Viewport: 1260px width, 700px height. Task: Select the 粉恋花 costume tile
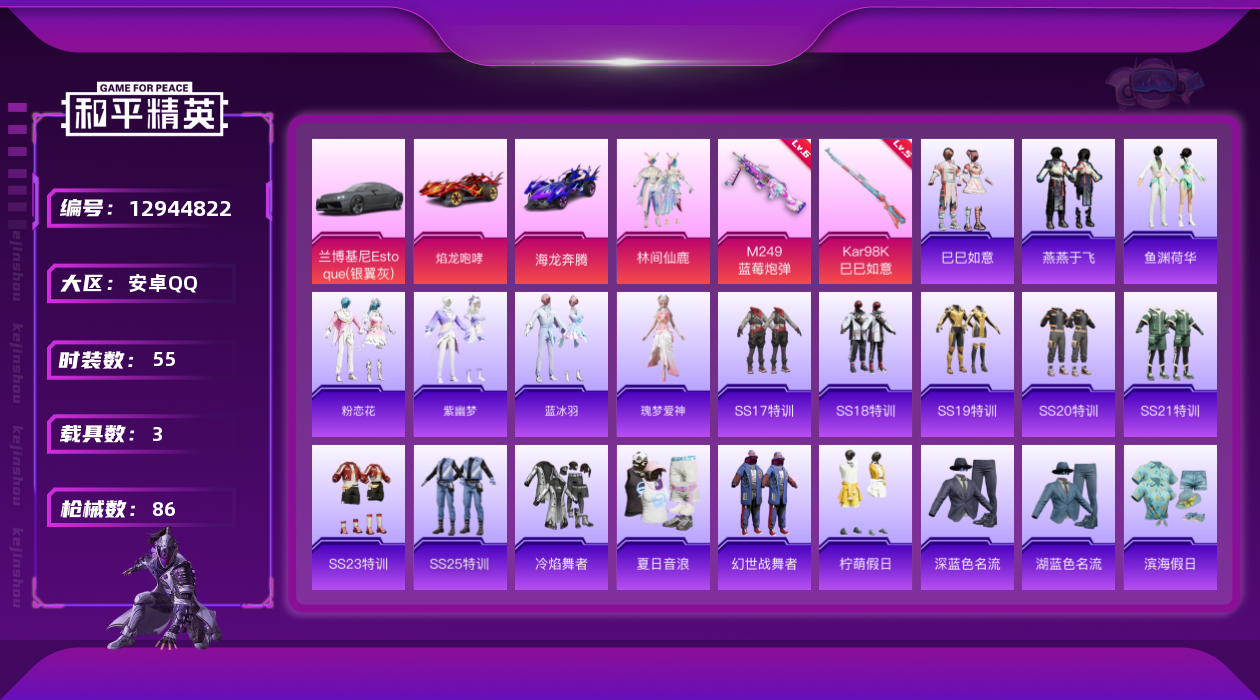click(358, 364)
